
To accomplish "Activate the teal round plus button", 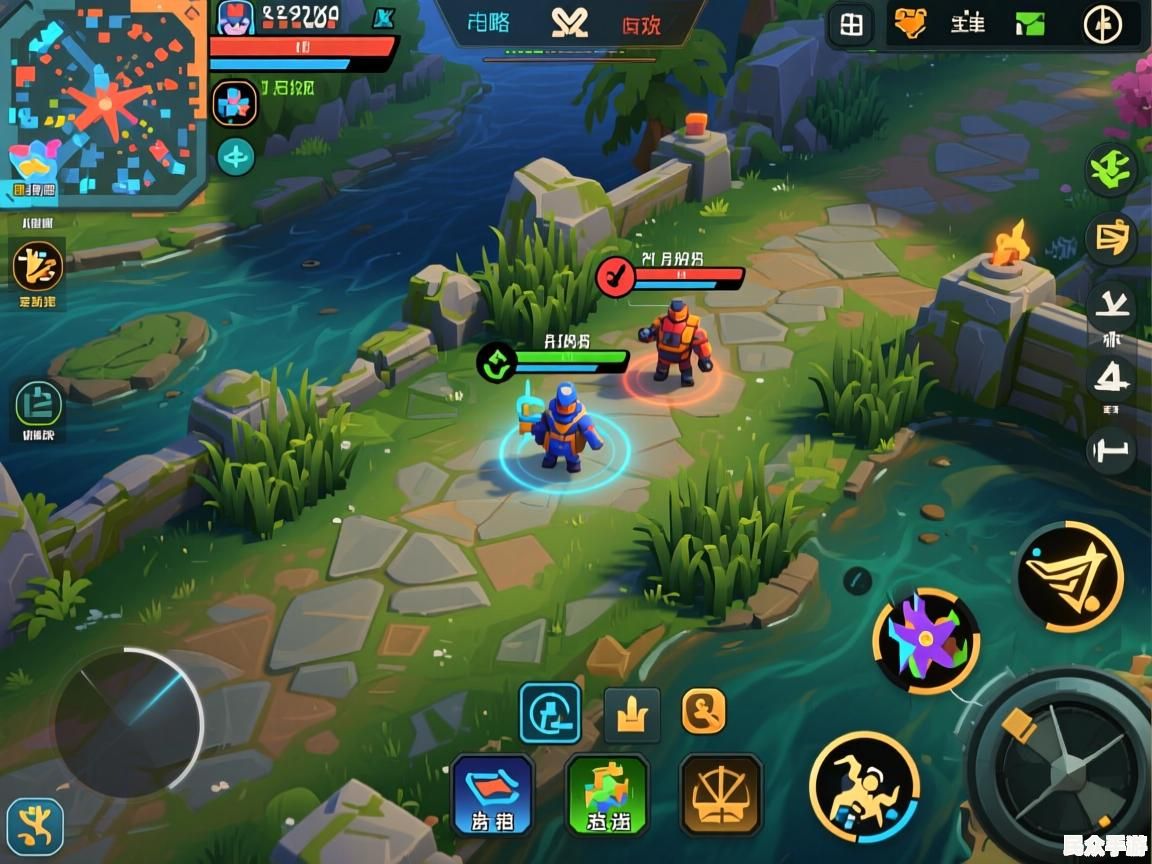I will coord(236,156).
